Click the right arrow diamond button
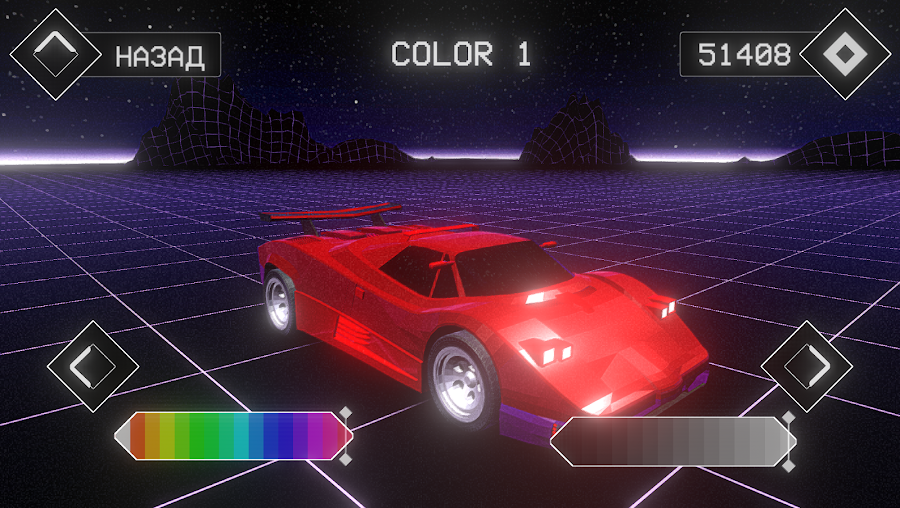The width and height of the screenshot is (900, 508). click(806, 365)
